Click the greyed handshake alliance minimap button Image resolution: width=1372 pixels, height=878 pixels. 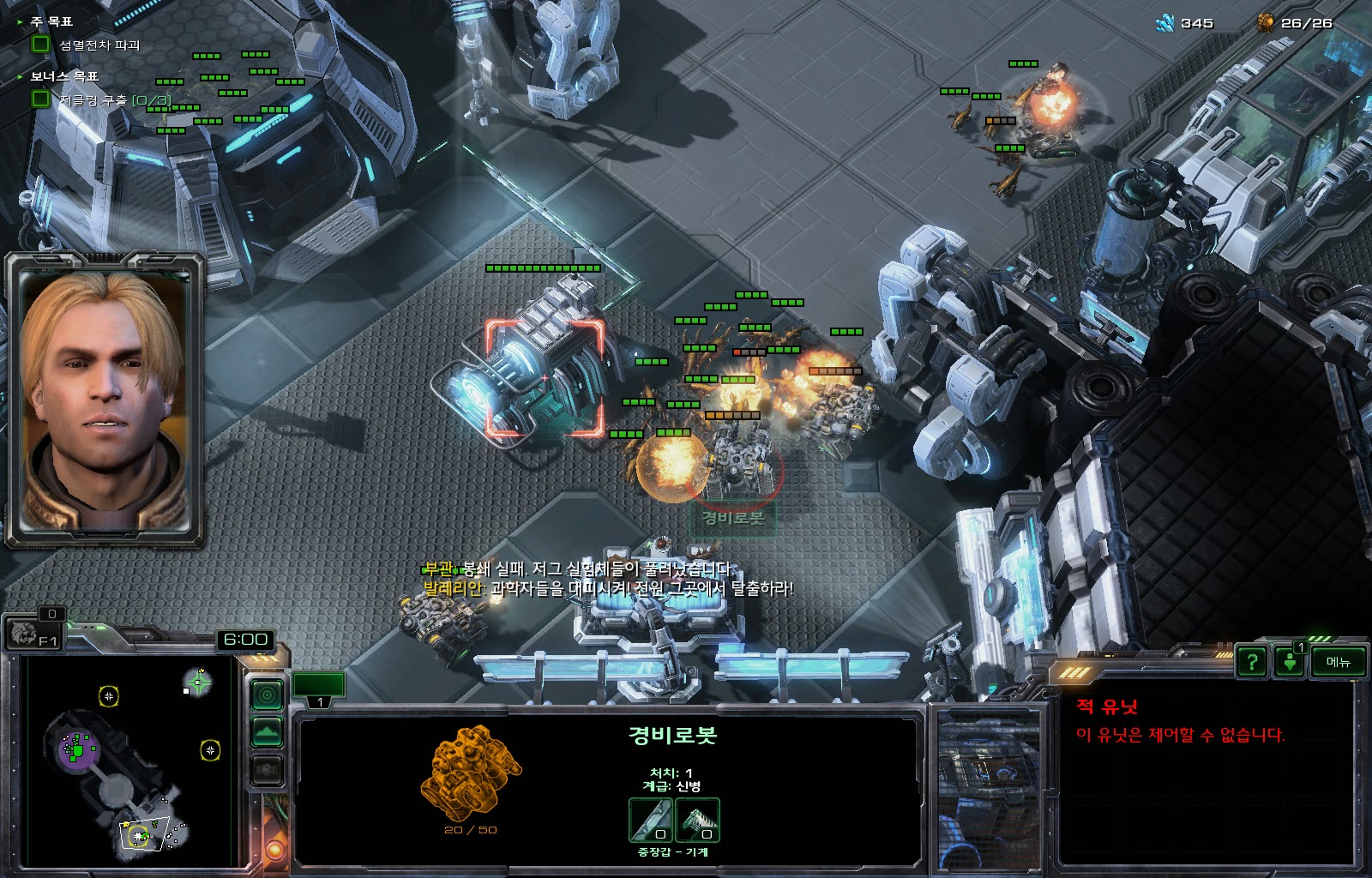click(x=268, y=770)
